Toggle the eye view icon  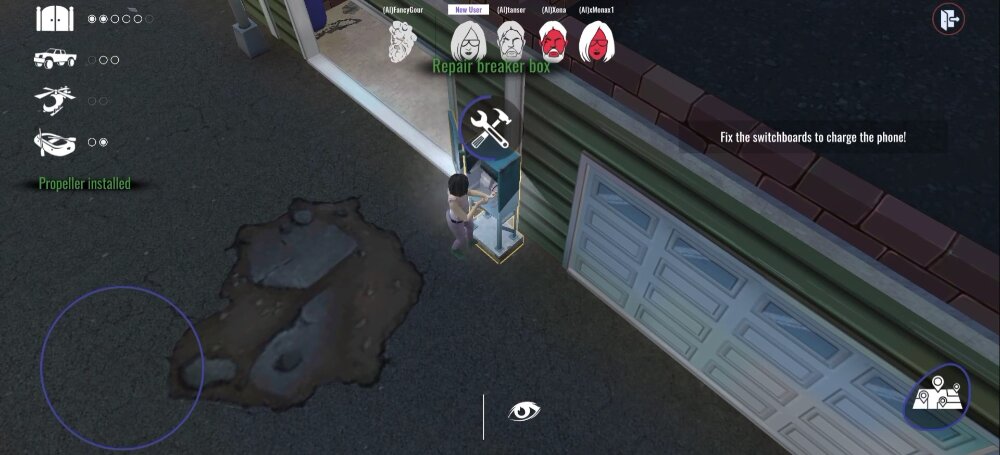[523, 411]
